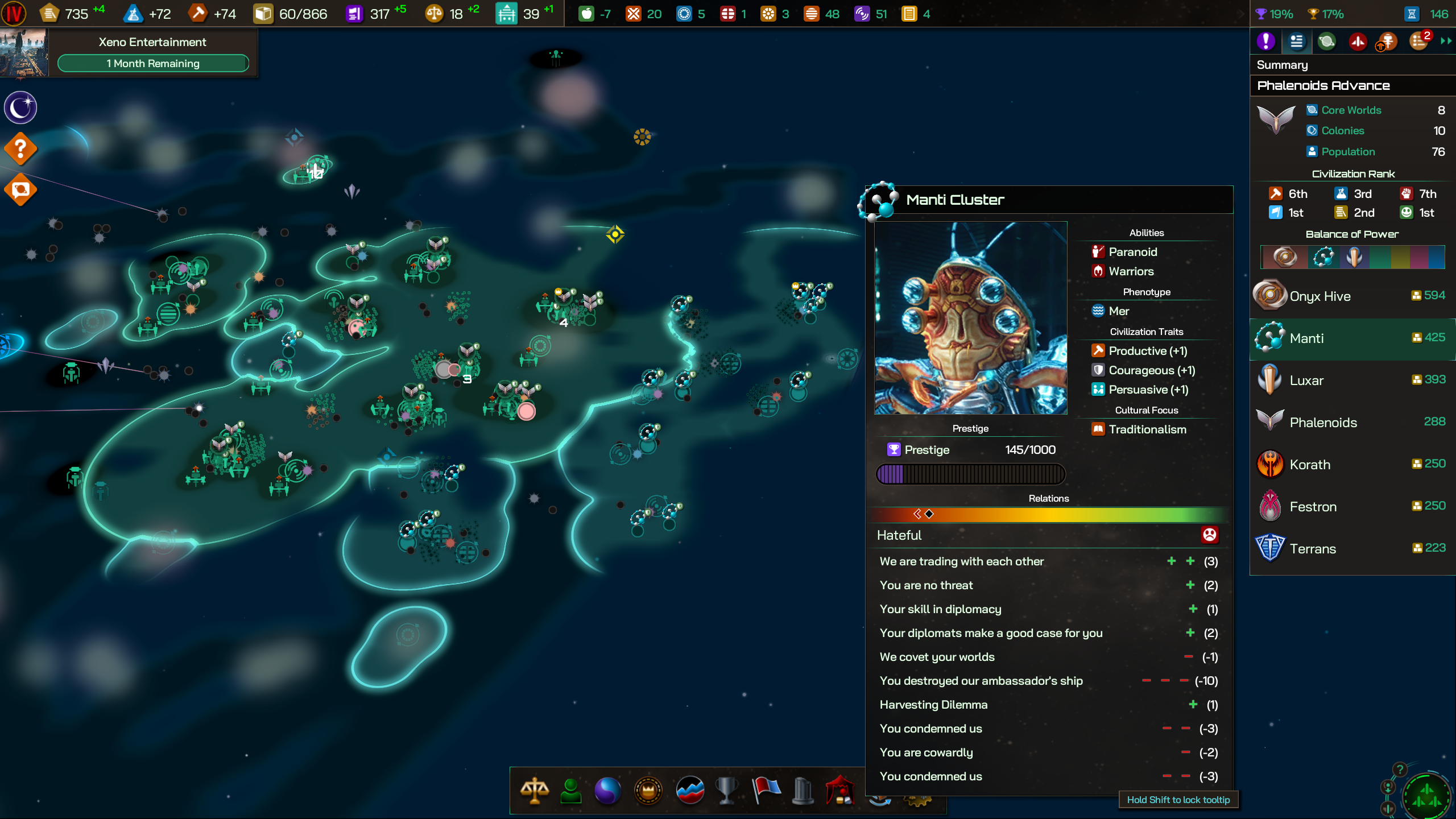
Task: Expand the panel with the green double arrows
Action: (1445, 41)
